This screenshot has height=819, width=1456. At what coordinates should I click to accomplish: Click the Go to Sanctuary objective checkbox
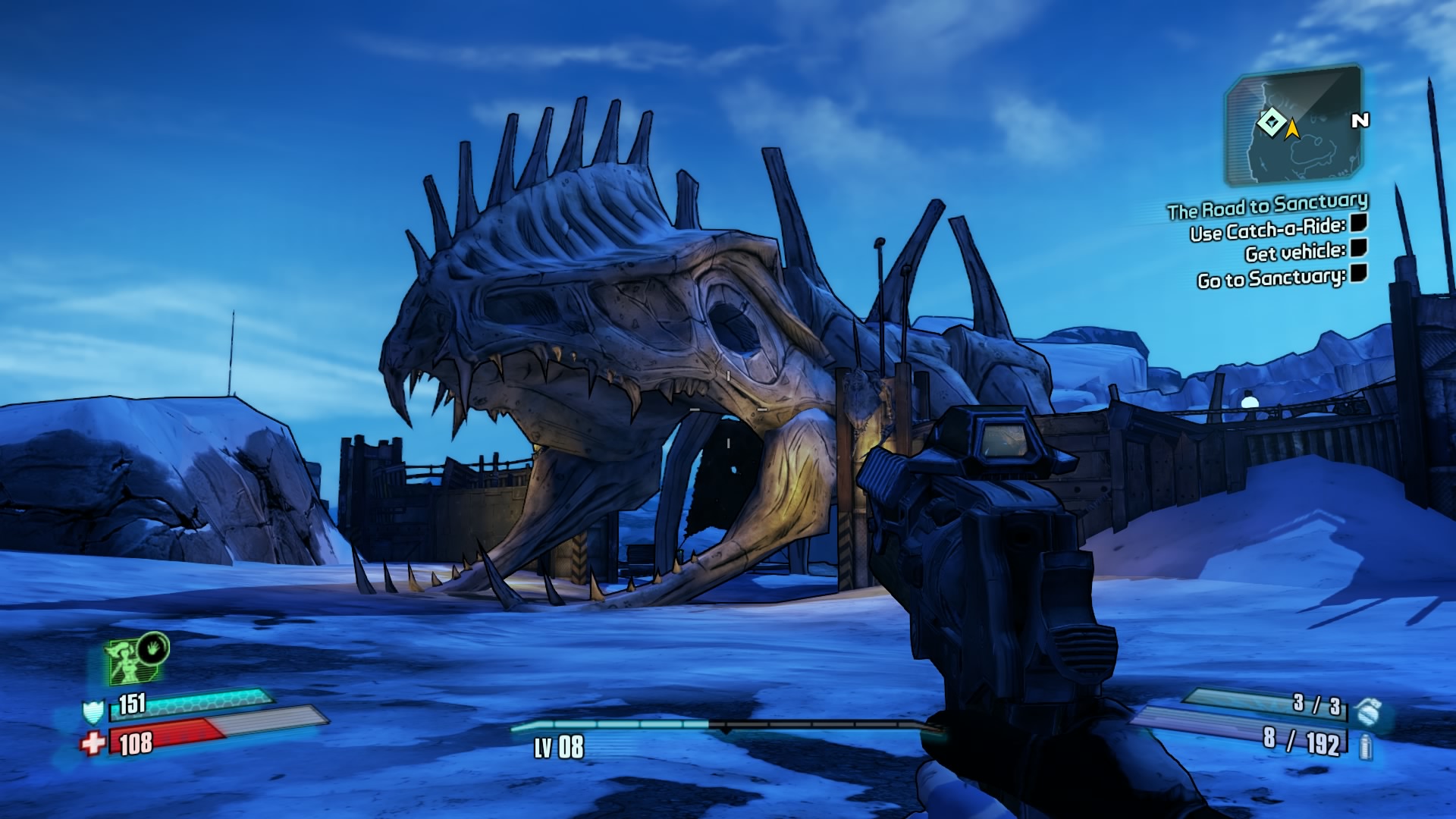pyautogui.click(x=1359, y=274)
